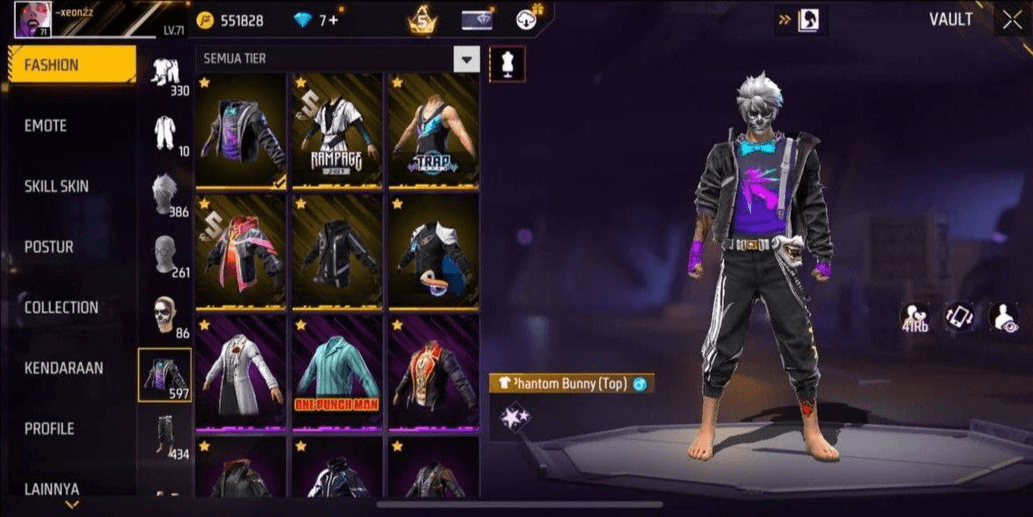This screenshot has height=517, width=1033.
Task: Select the Postur menu entry
Action: 48,247
